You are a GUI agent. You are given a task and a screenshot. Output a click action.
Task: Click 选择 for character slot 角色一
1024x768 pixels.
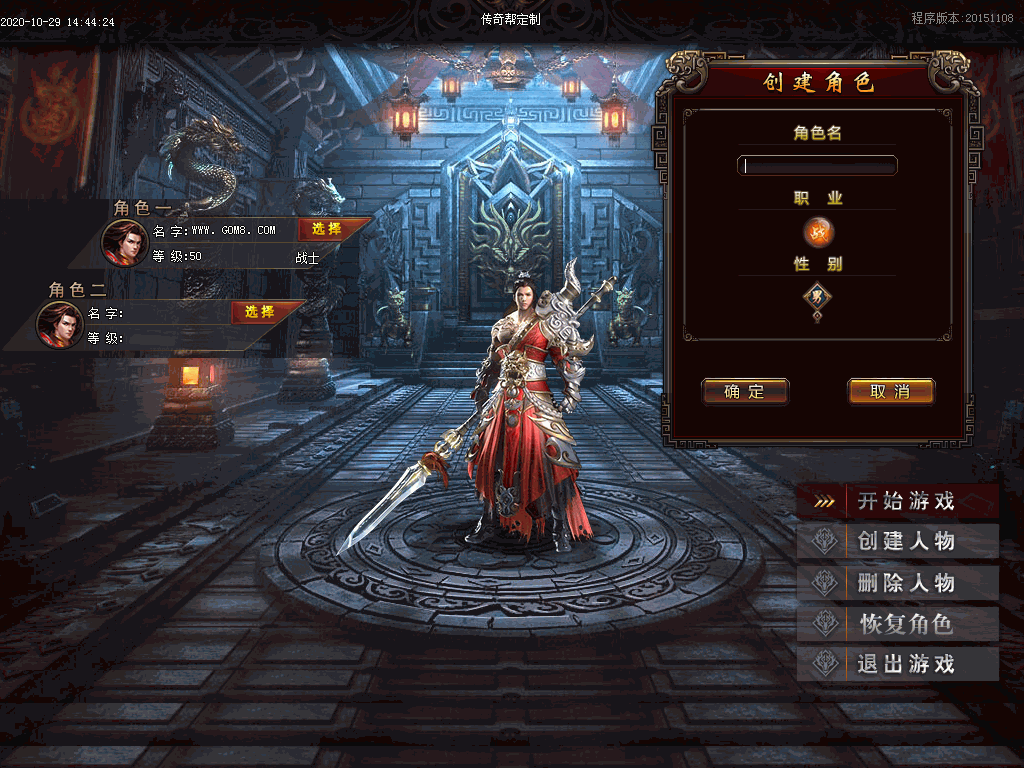(x=326, y=229)
